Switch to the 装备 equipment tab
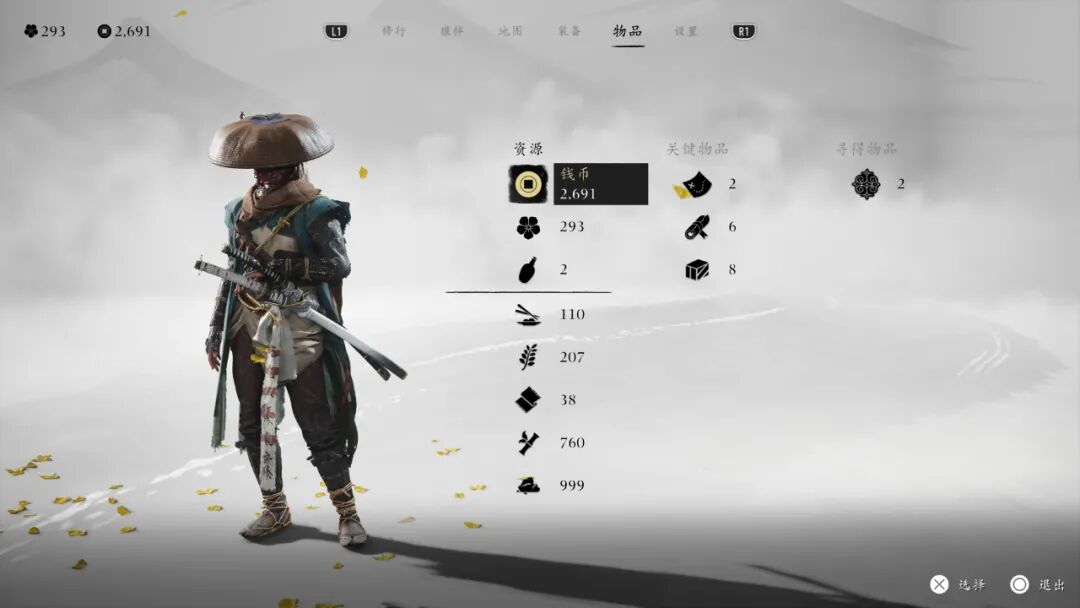The width and height of the screenshot is (1080, 608). tap(569, 31)
